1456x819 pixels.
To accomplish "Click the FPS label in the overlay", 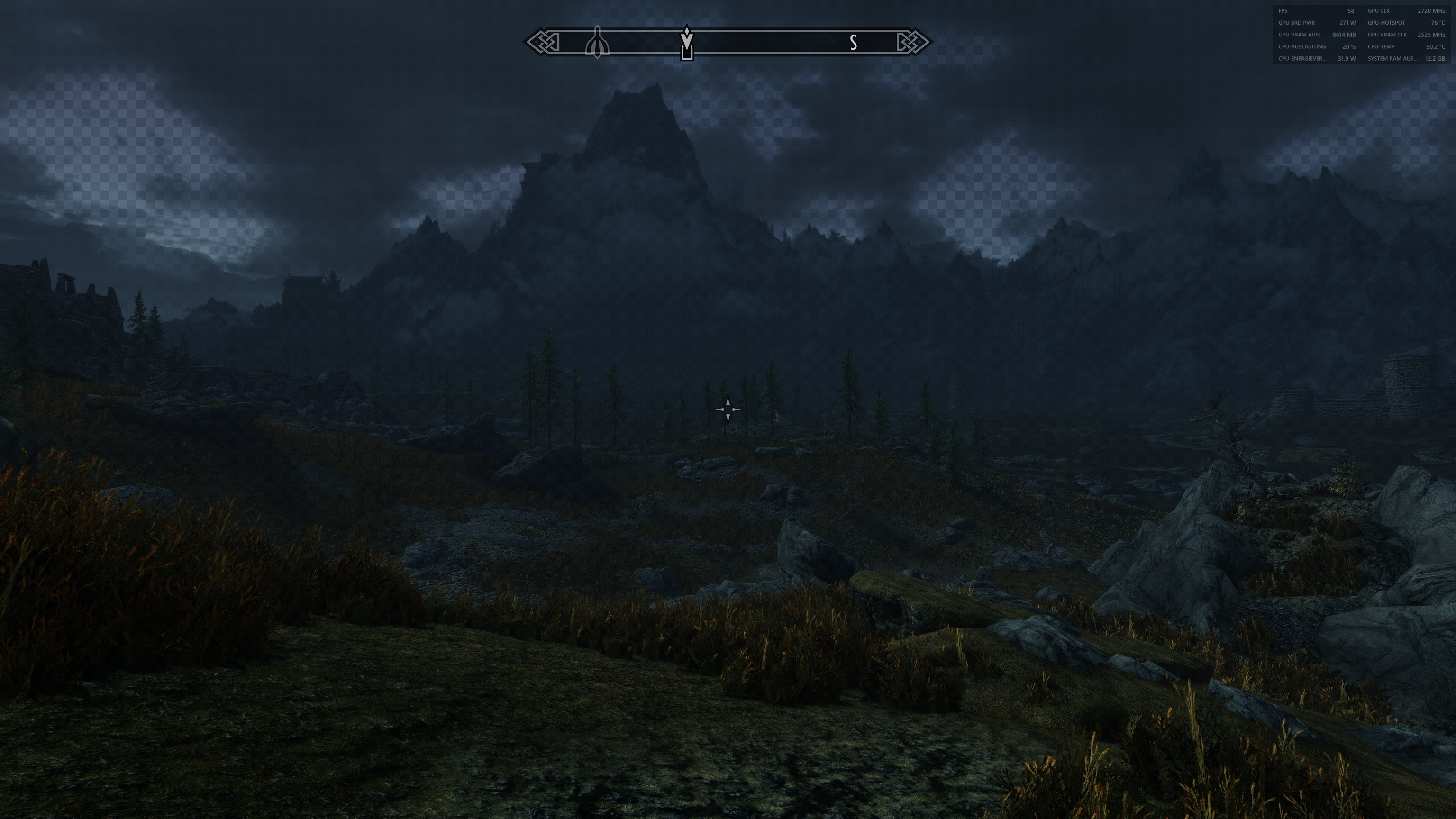I will pyautogui.click(x=1282, y=11).
